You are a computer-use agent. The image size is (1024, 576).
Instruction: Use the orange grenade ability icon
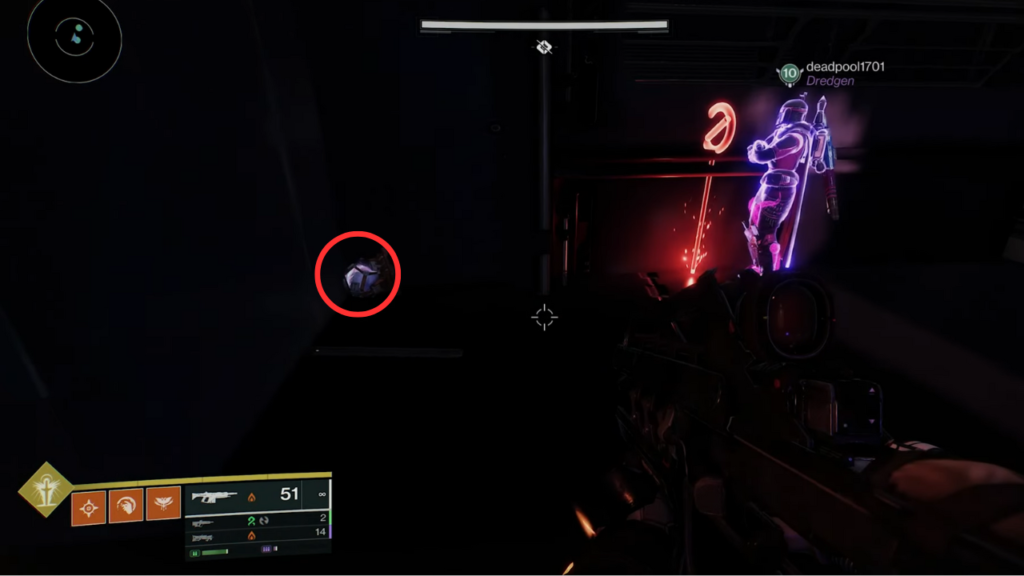(88, 506)
